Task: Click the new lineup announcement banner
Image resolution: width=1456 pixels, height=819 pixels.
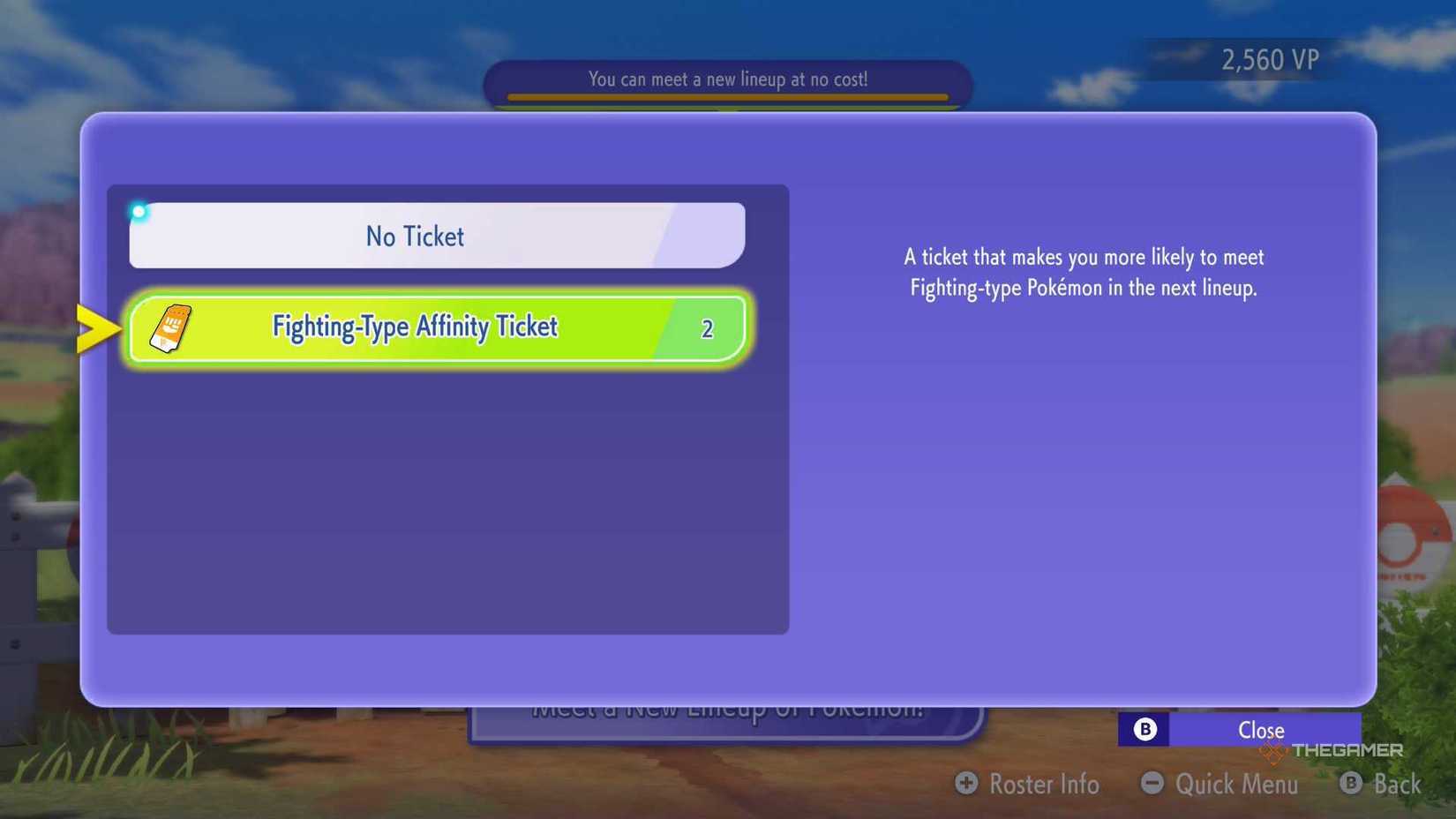Action: pos(726,79)
